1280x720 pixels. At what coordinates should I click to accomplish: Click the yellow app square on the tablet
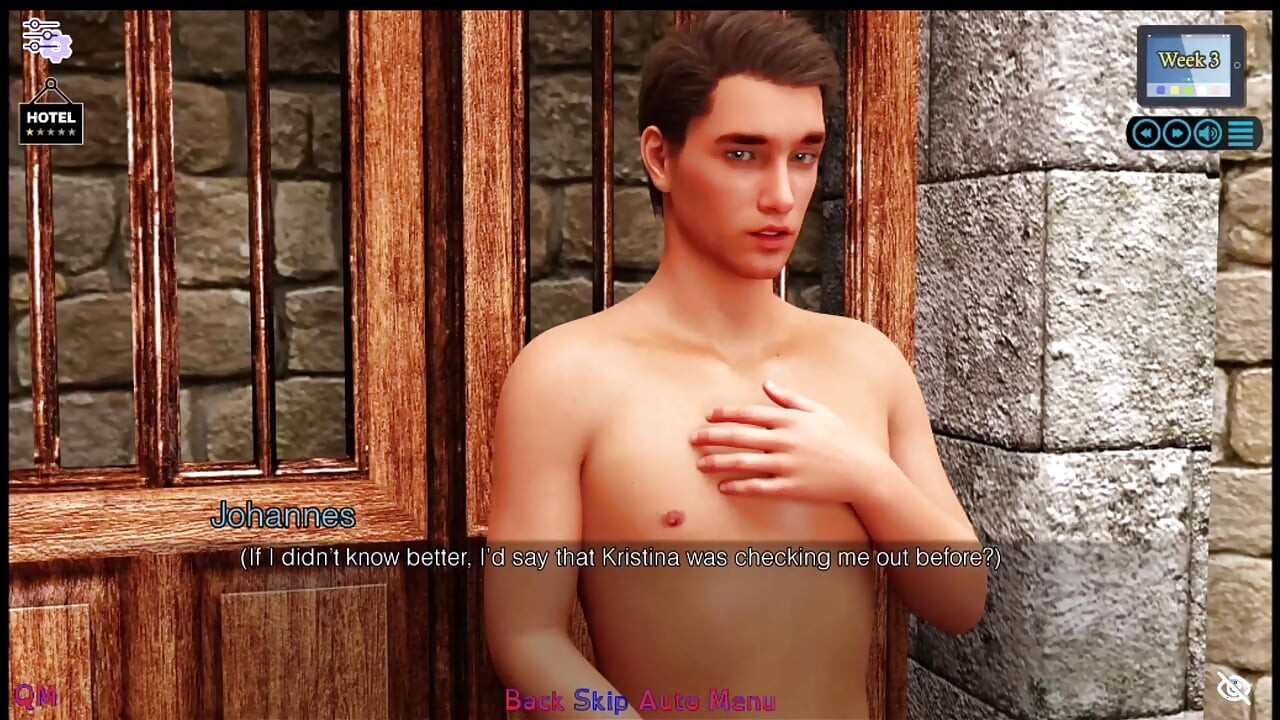[1174, 90]
